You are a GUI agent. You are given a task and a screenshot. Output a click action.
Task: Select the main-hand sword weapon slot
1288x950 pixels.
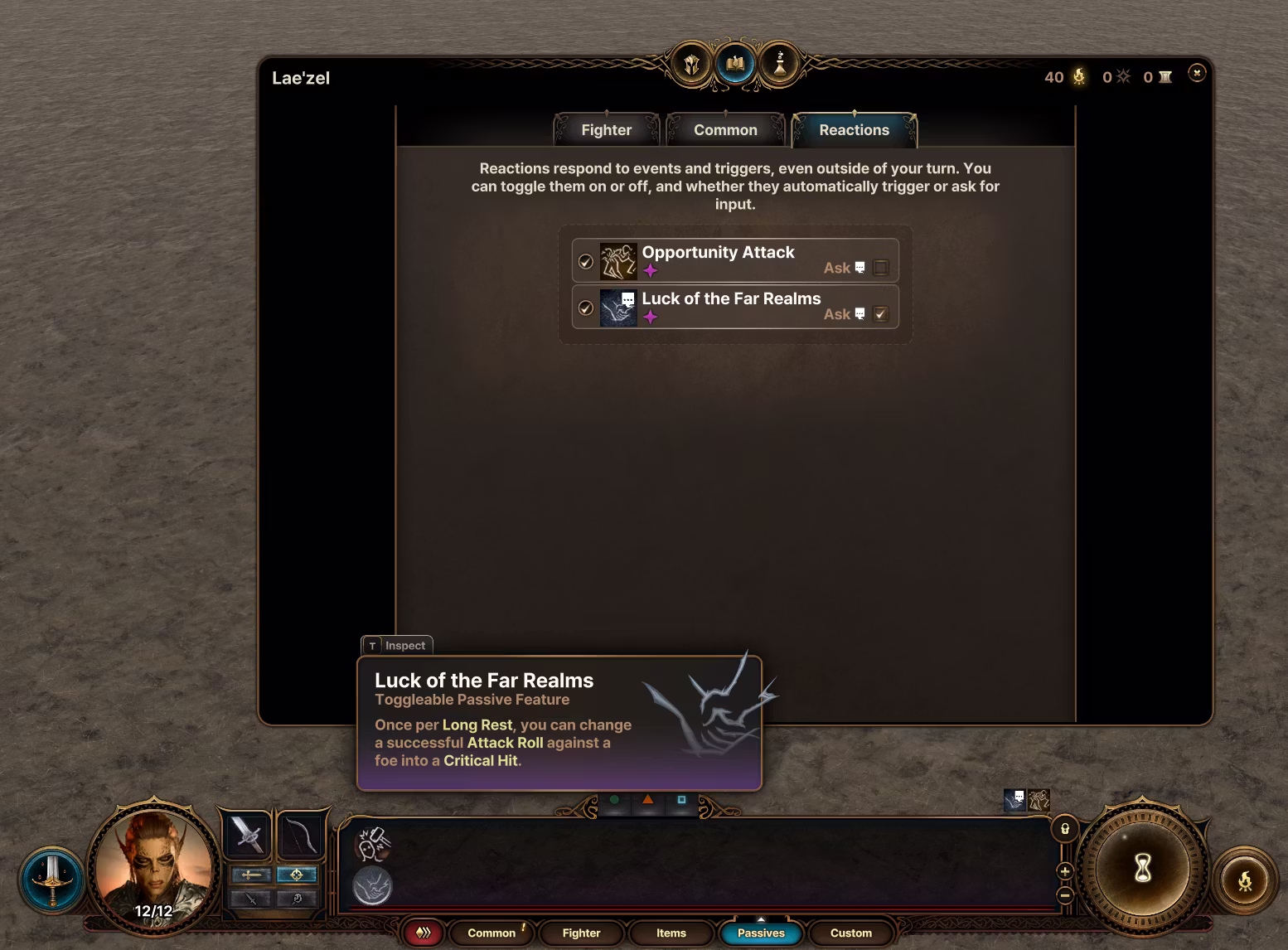[247, 834]
